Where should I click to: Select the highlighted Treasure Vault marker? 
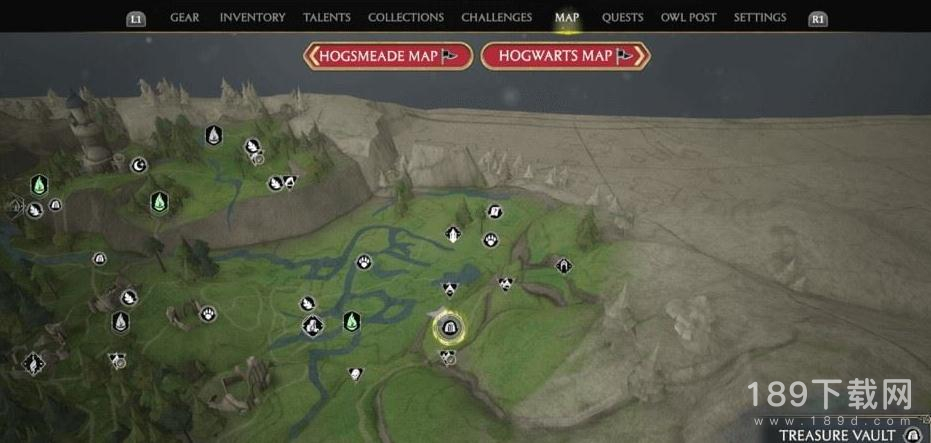[448, 326]
